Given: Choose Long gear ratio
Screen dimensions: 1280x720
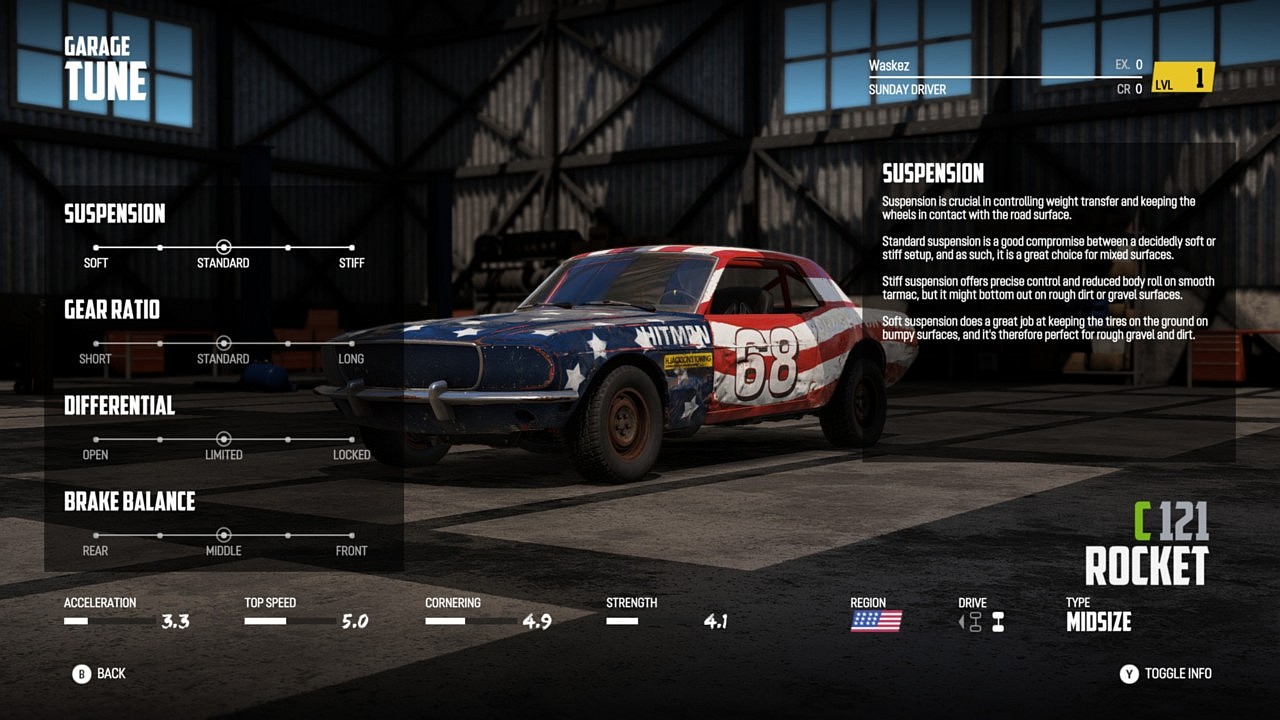Looking at the screenshot, I should (351, 343).
